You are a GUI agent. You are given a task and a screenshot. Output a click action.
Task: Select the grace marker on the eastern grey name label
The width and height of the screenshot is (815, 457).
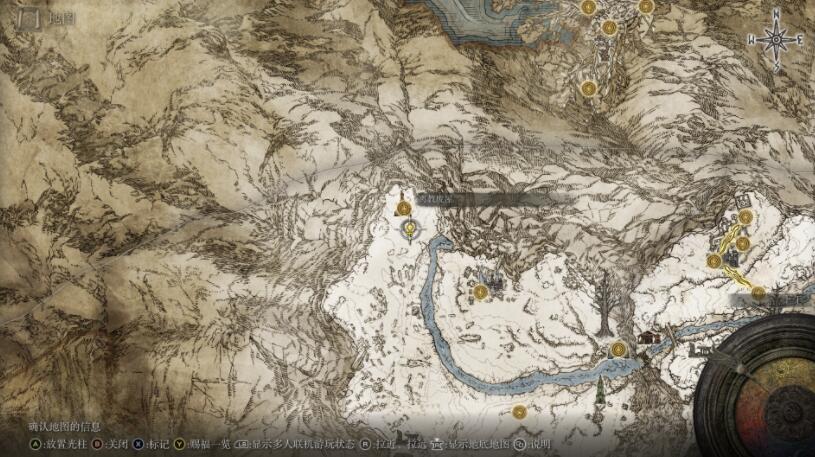(759, 293)
